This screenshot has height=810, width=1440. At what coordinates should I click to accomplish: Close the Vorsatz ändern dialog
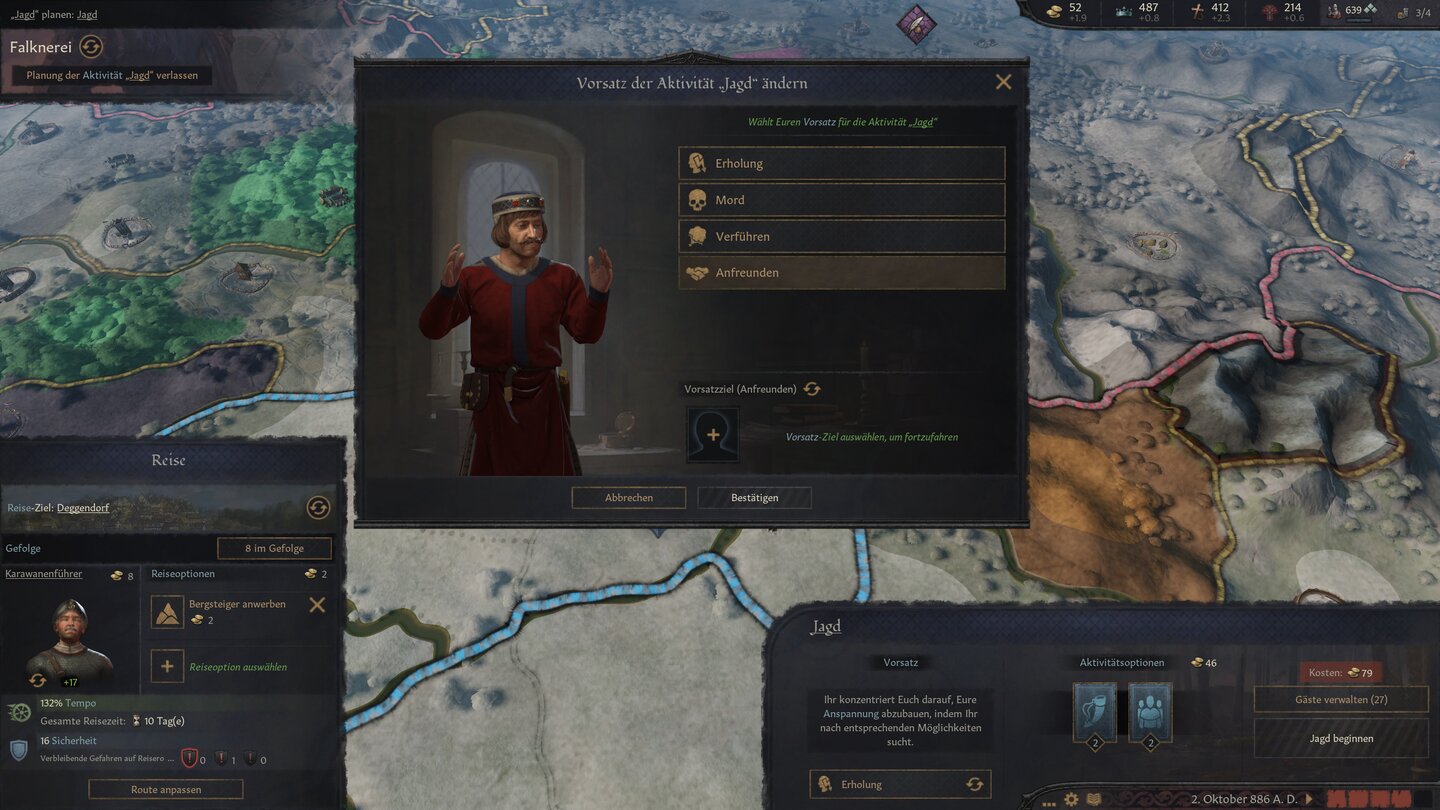(x=1003, y=83)
